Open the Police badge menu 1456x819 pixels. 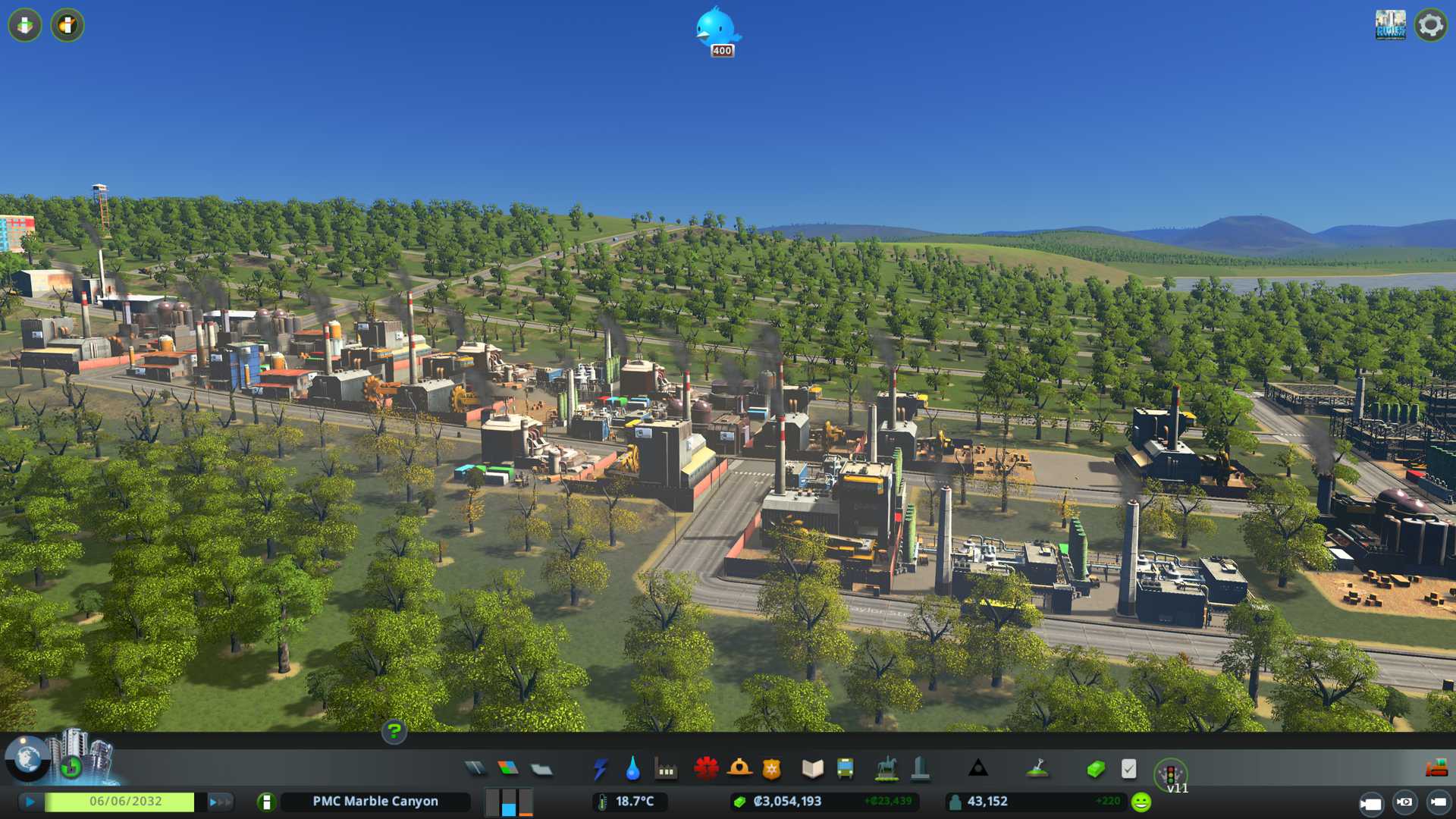[x=772, y=769]
